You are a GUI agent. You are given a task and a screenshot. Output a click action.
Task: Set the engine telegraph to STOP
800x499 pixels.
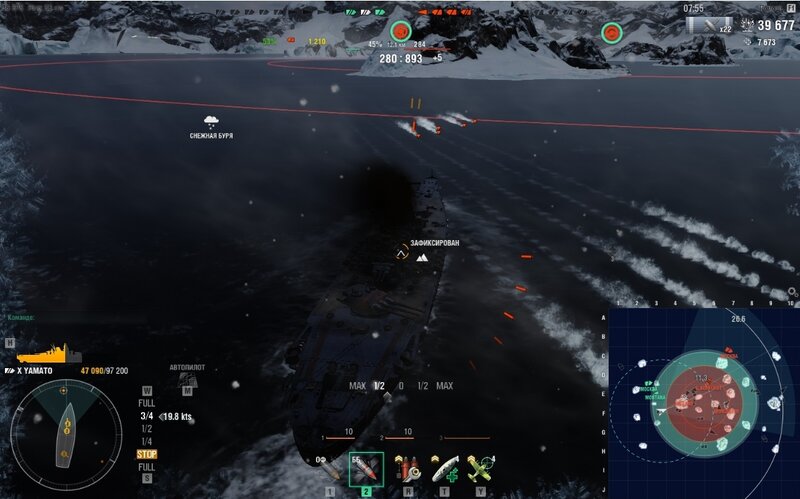coord(146,454)
